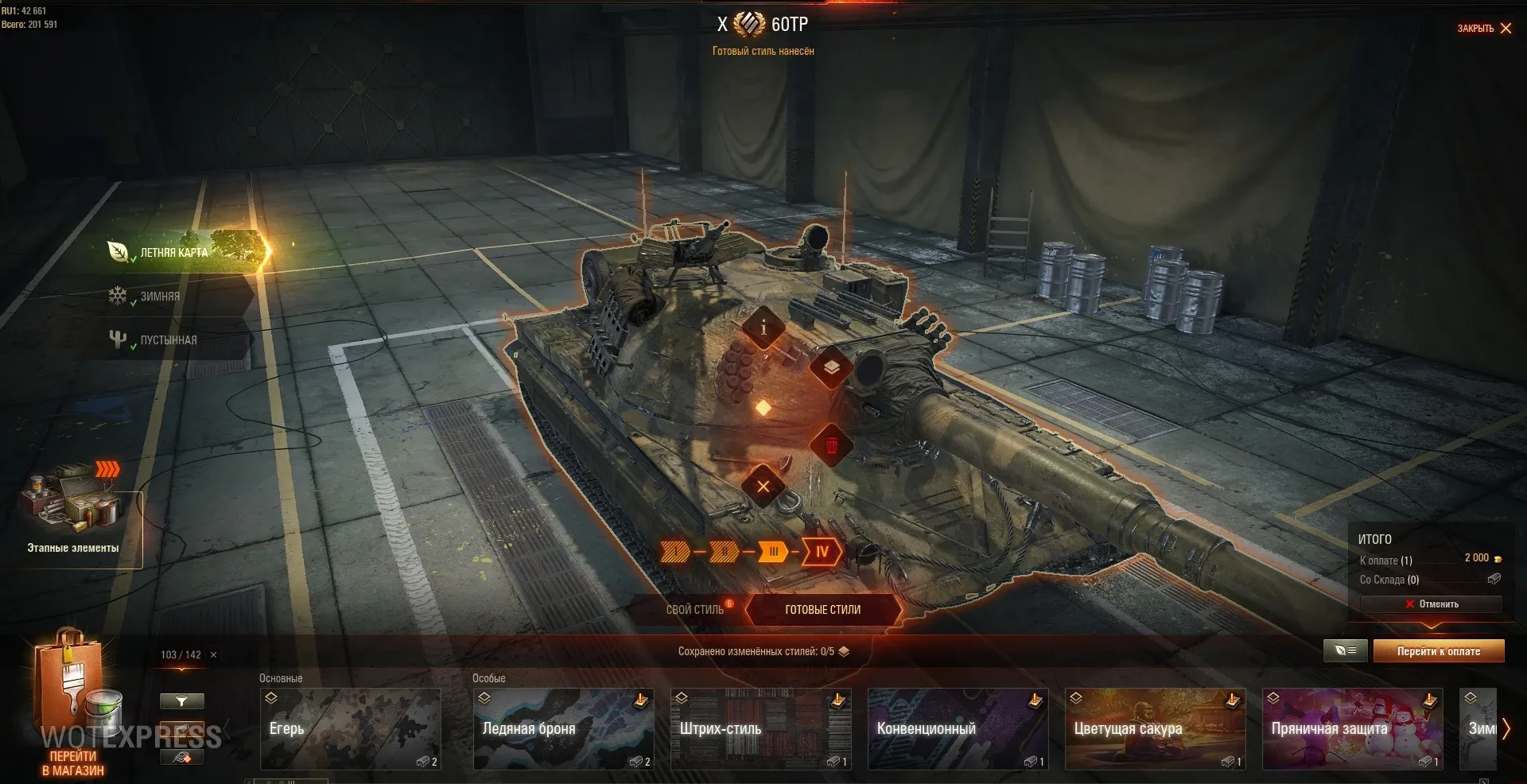Viewport: 1527px width, 784px height.
Task: Switch to the Свой стиль tab
Action: pos(694,610)
